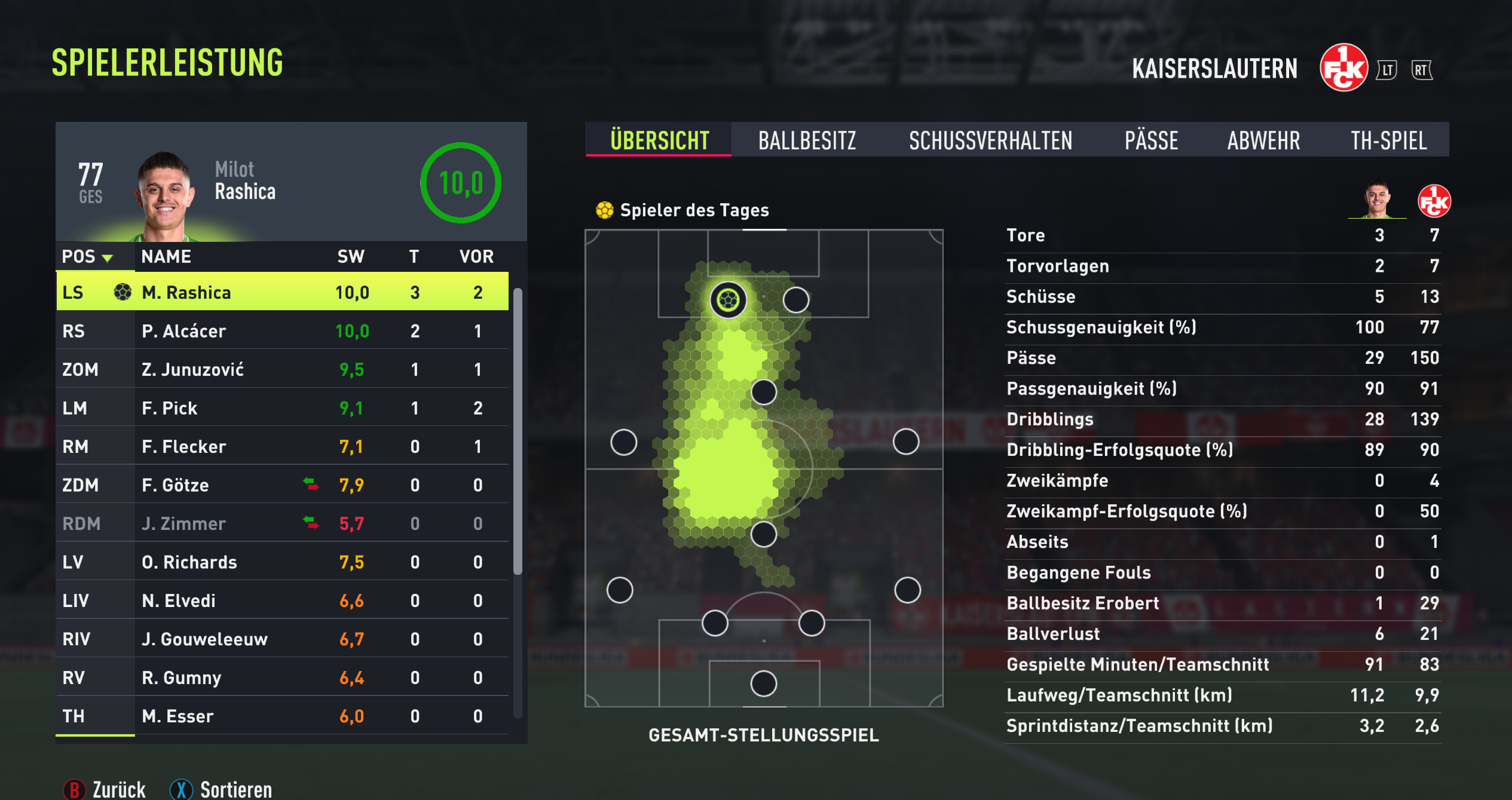The width and height of the screenshot is (1512, 800).
Task: Select F. Götze's row
Action: [x=282, y=485]
